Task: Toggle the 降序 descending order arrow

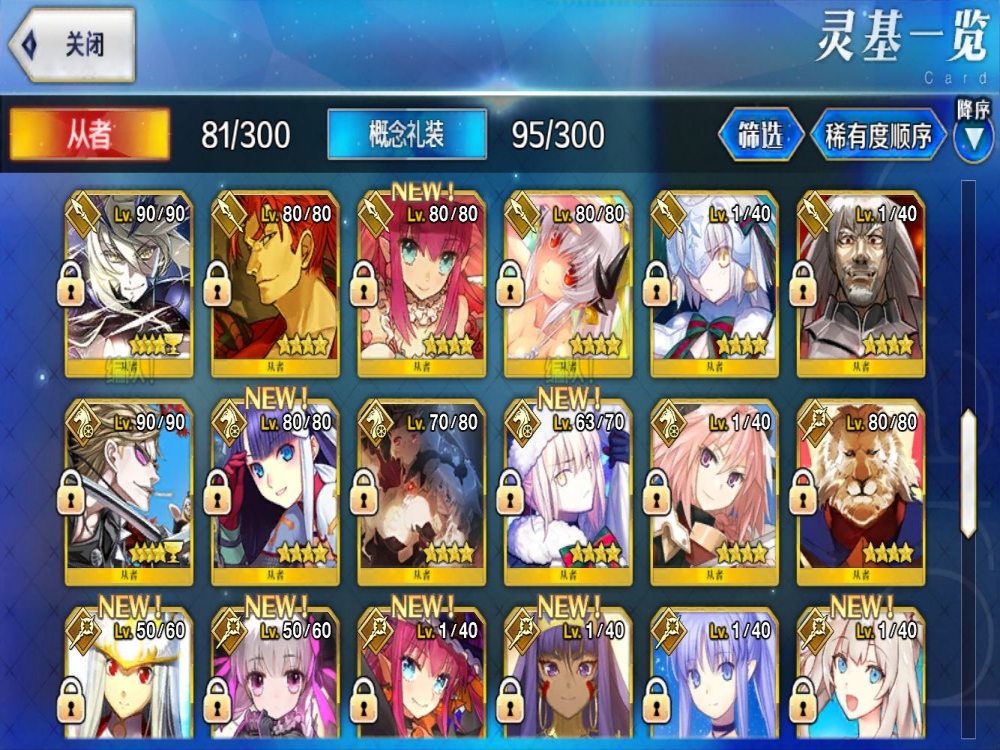Action: click(972, 138)
